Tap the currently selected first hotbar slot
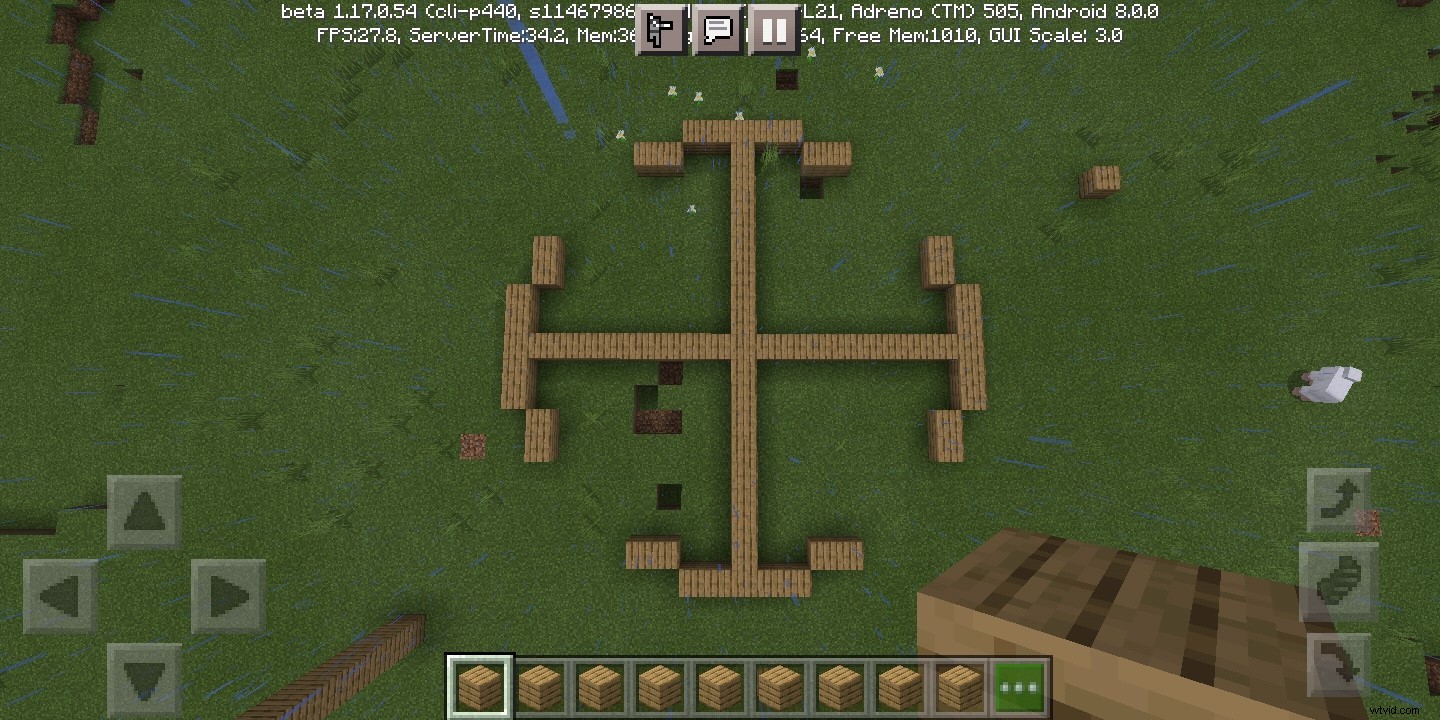1440x720 pixels. pyautogui.click(x=479, y=686)
